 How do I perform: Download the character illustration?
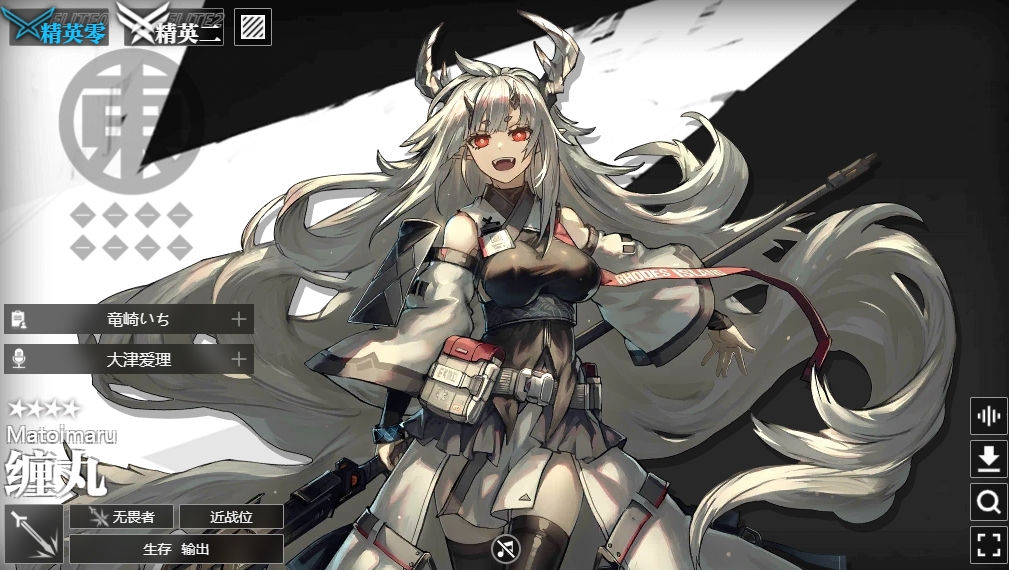pyautogui.click(x=988, y=459)
